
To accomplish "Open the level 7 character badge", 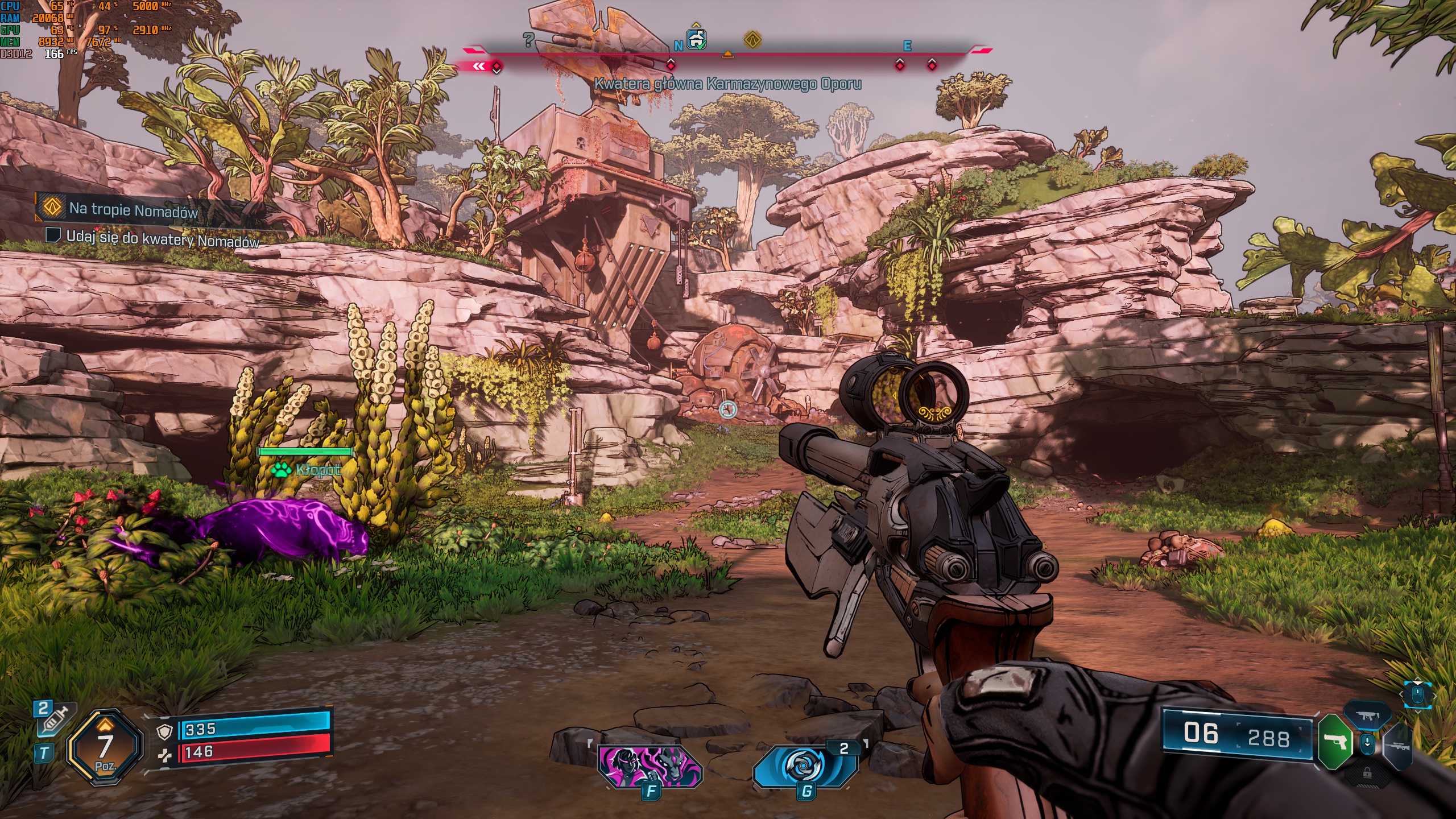I will click(105, 747).
